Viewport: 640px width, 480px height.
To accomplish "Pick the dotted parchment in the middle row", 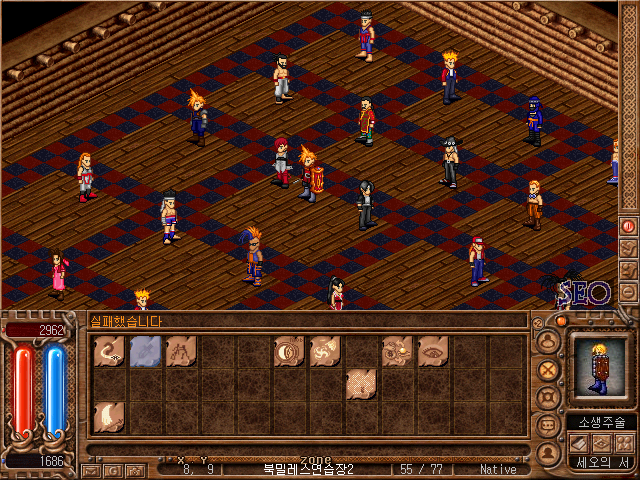I will (361, 384).
